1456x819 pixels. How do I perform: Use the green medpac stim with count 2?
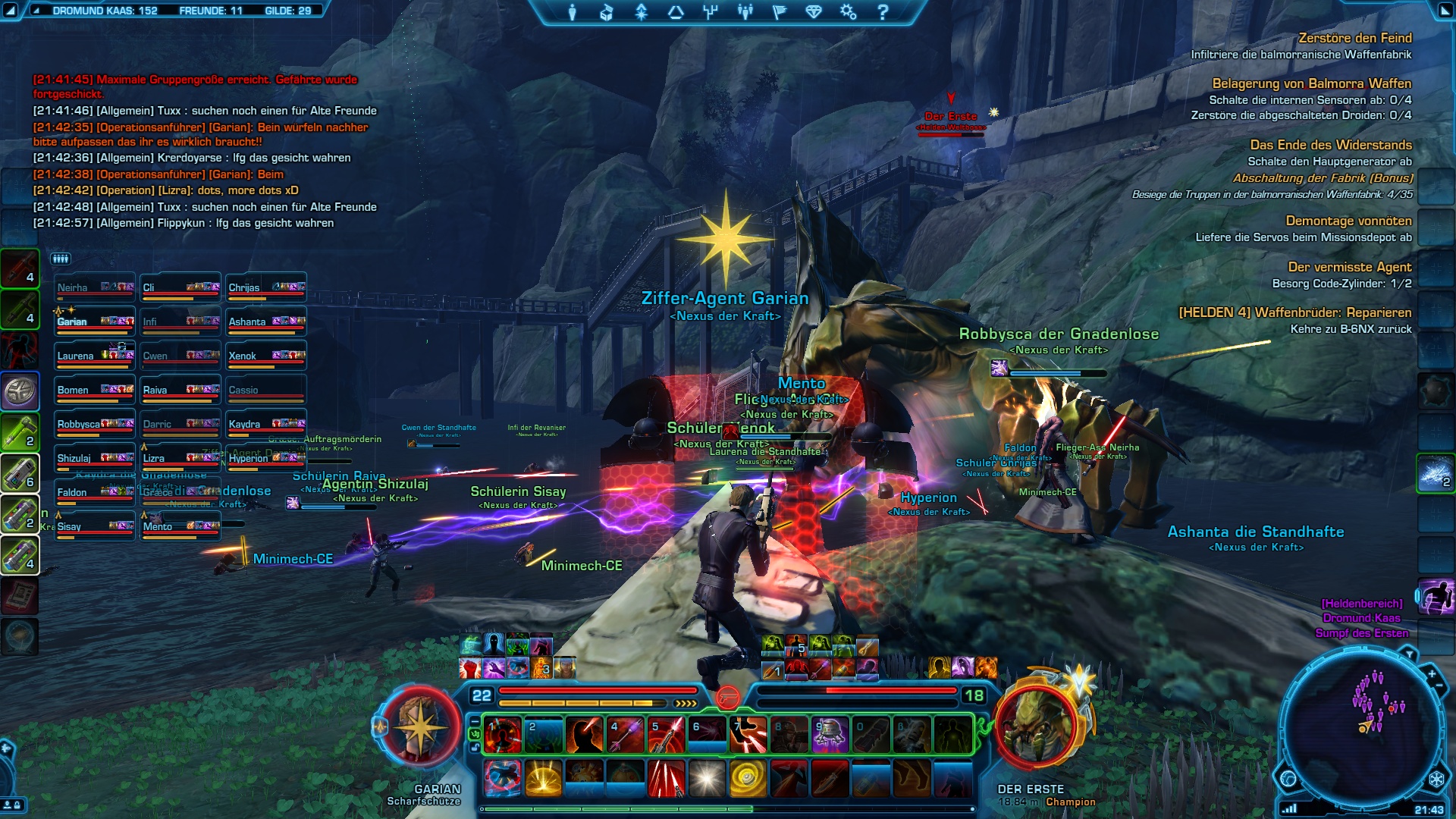(20, 431)
